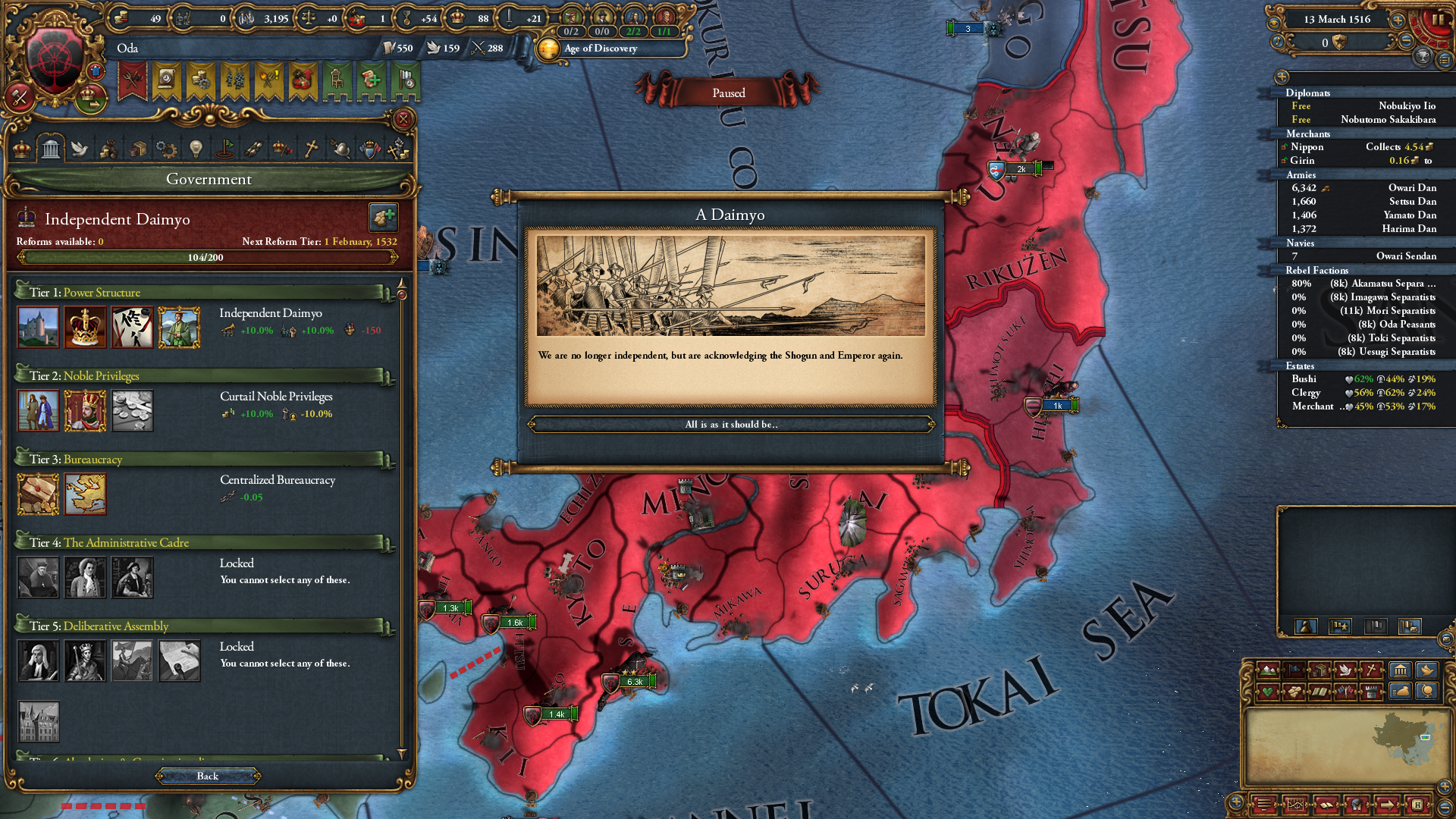The height and width of the screenshot is (819, 1456).
Task: Open the Religion cross tab
Action: (x=310, y=148)
